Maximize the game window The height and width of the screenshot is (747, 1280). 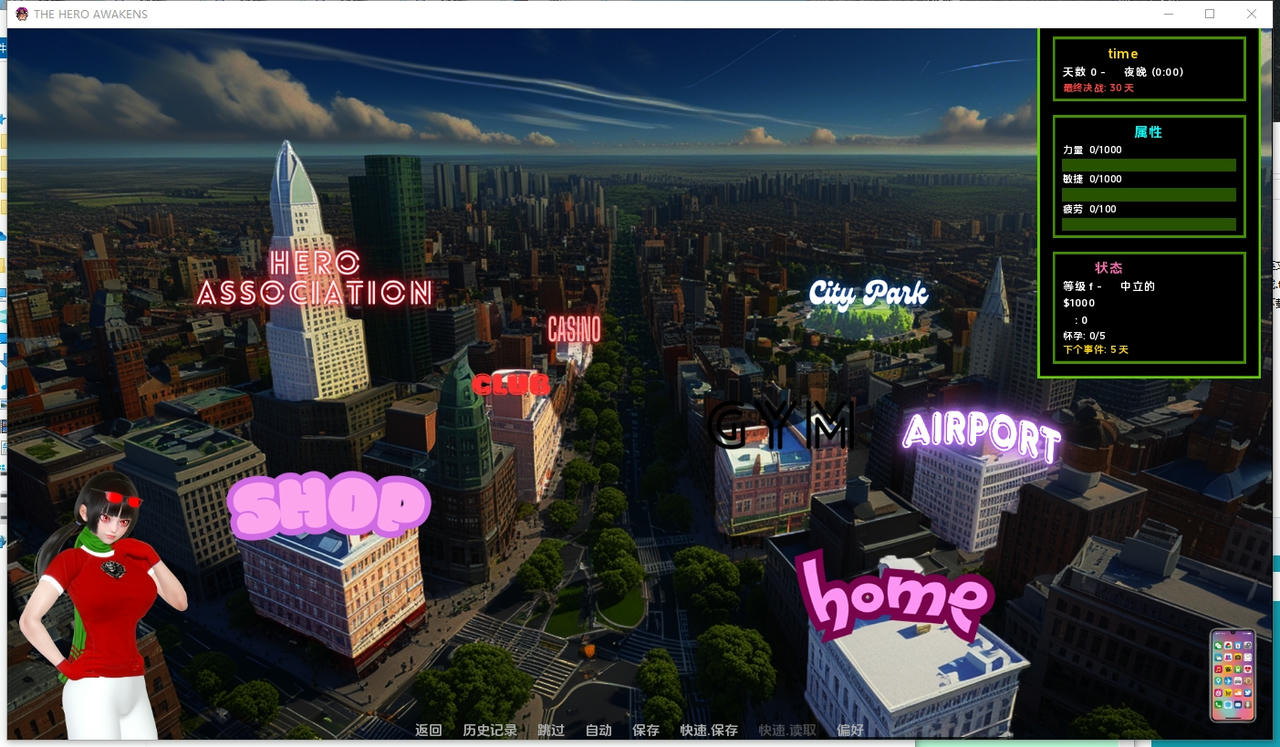tap(1210, 14)
